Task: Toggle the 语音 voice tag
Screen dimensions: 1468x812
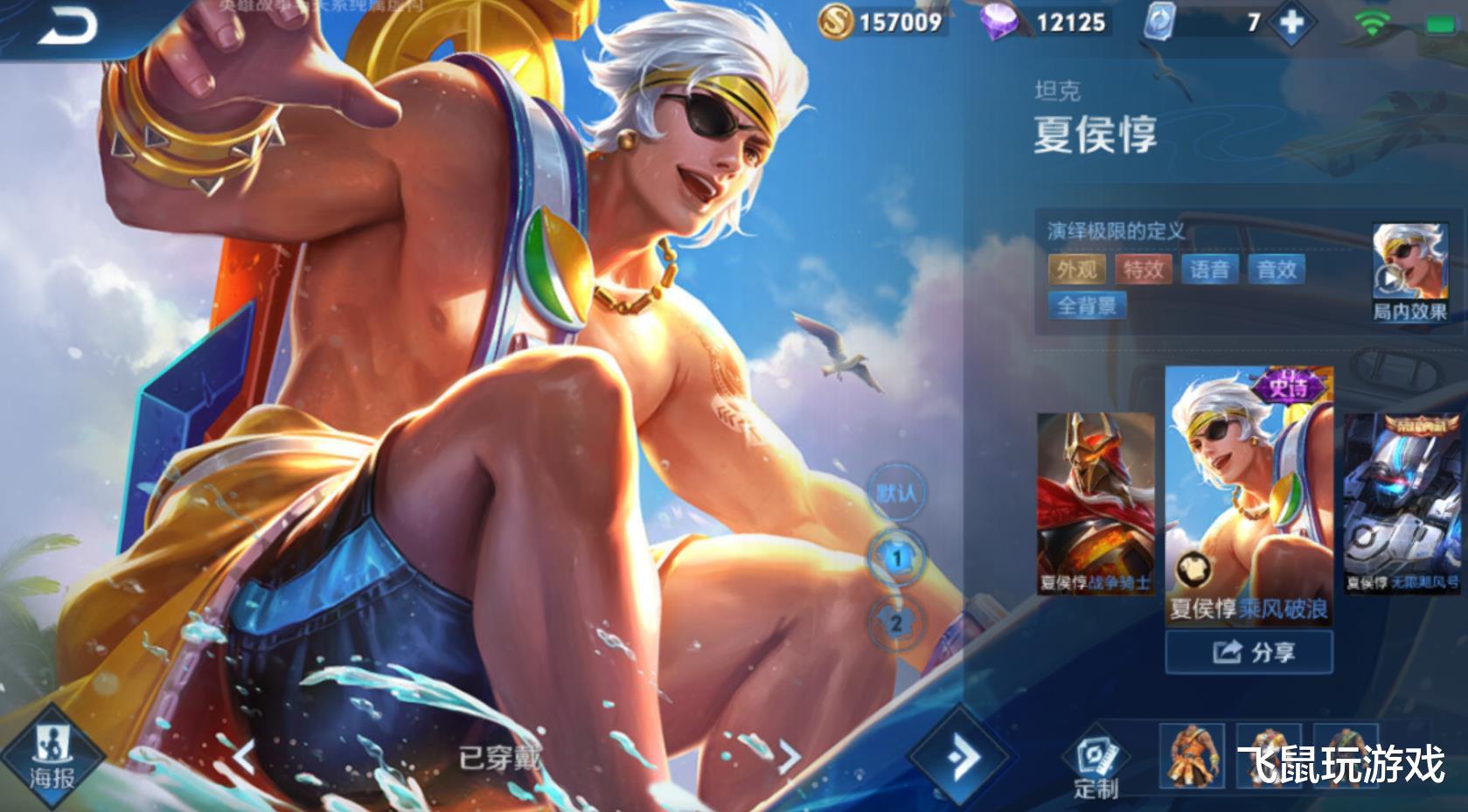Action: 1211,270
